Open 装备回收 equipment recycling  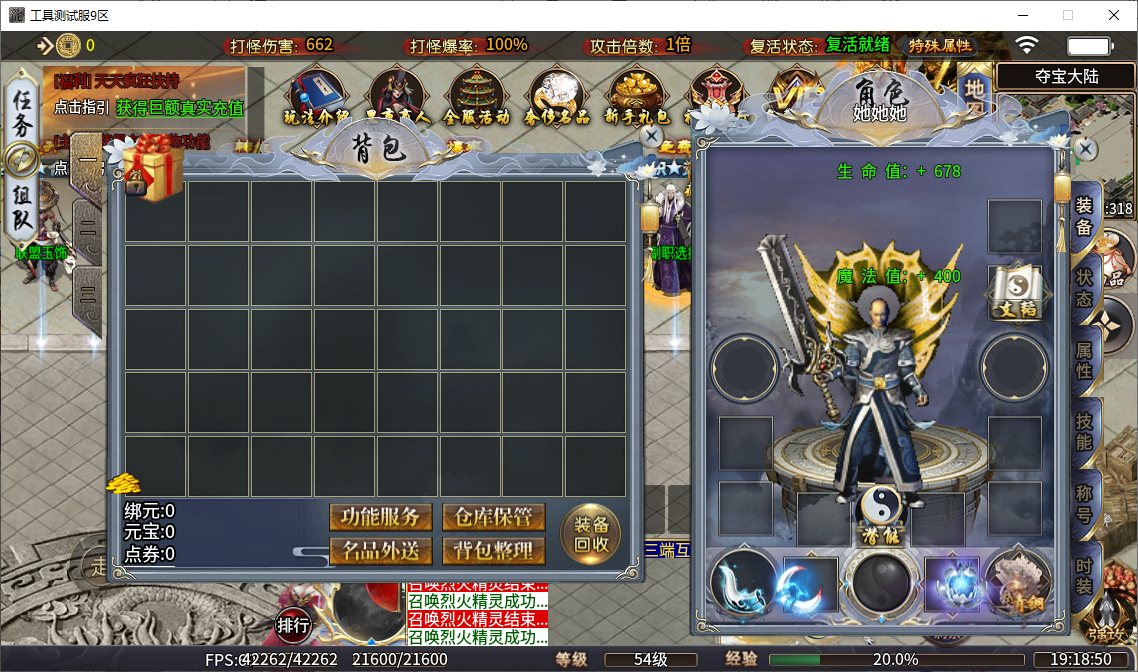pyautogui.click(x=591, y=534)
